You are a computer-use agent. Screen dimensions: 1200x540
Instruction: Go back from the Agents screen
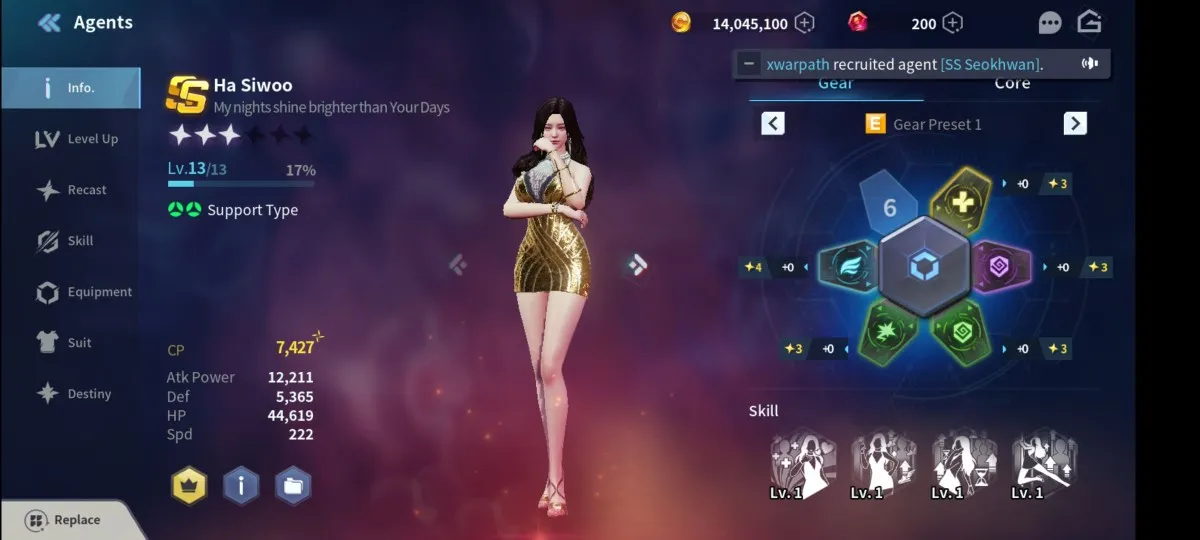49,22
